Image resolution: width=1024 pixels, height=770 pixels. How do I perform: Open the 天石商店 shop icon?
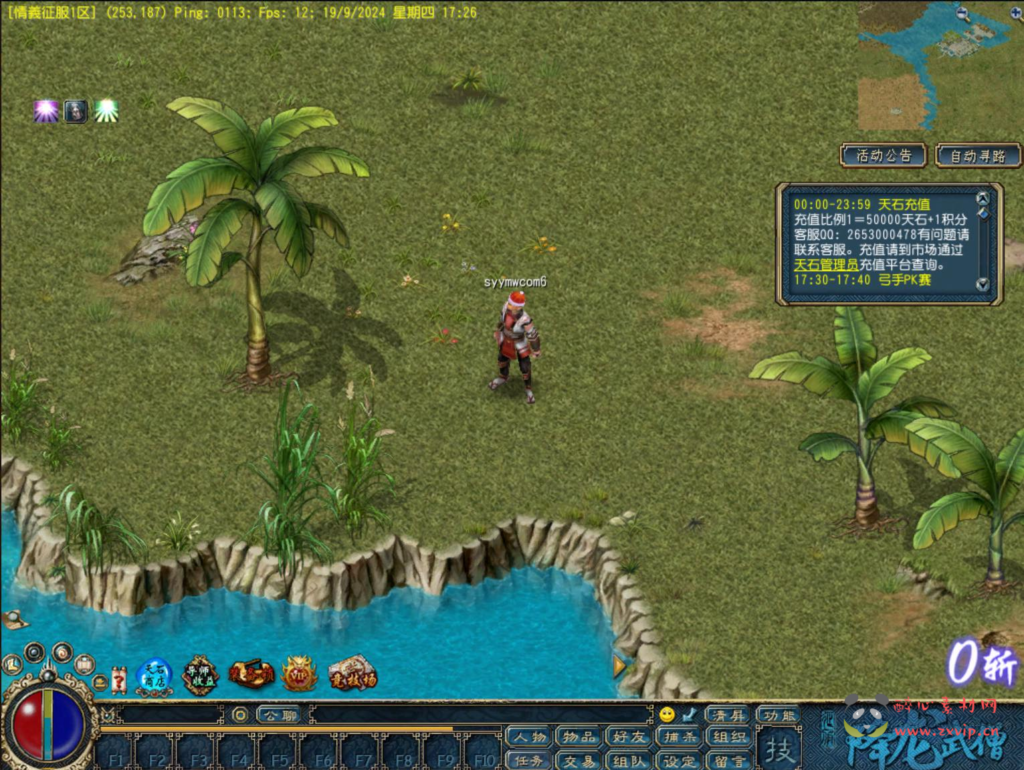(154, 676)
